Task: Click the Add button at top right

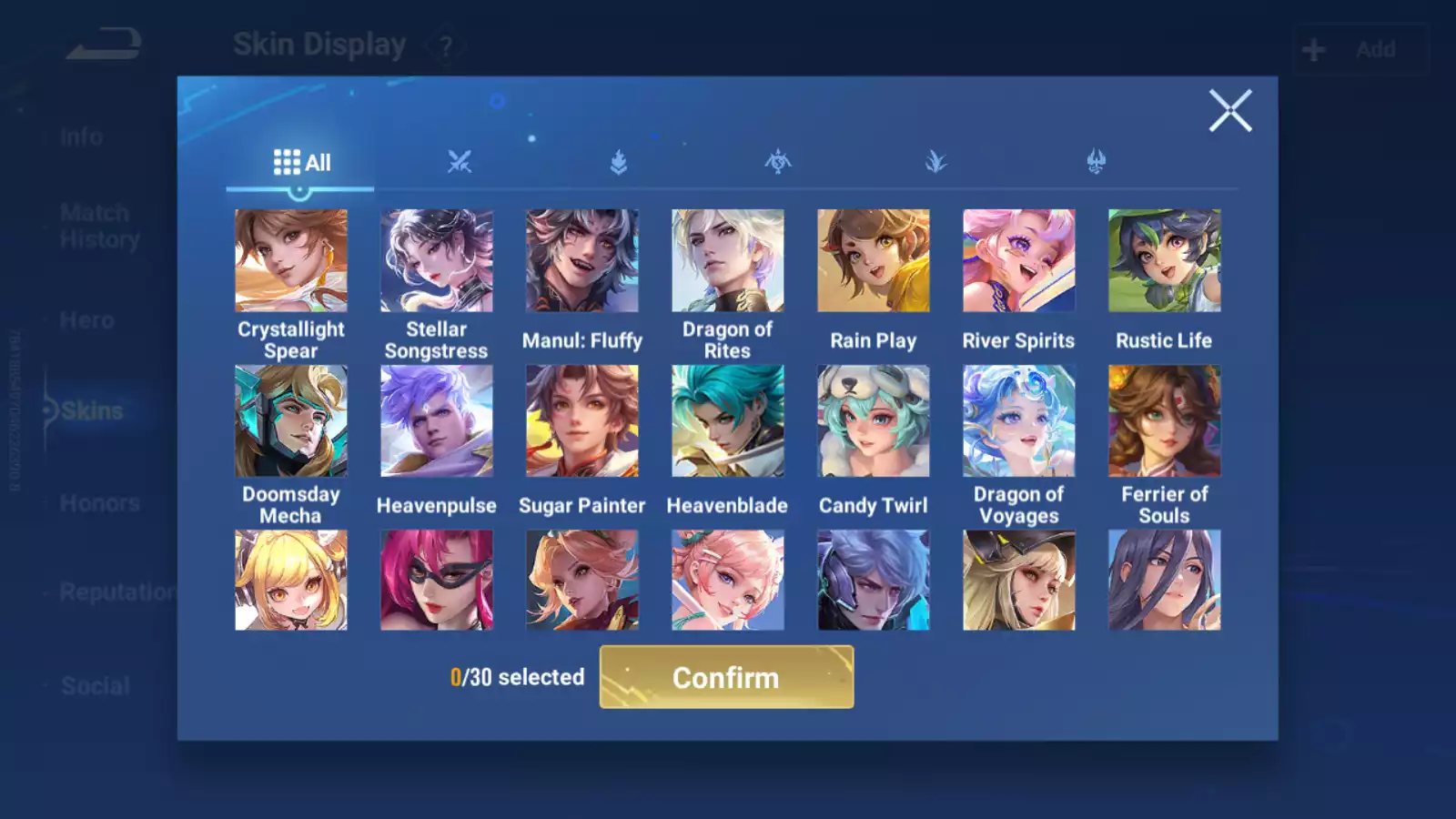Action: pos(1360,48)
